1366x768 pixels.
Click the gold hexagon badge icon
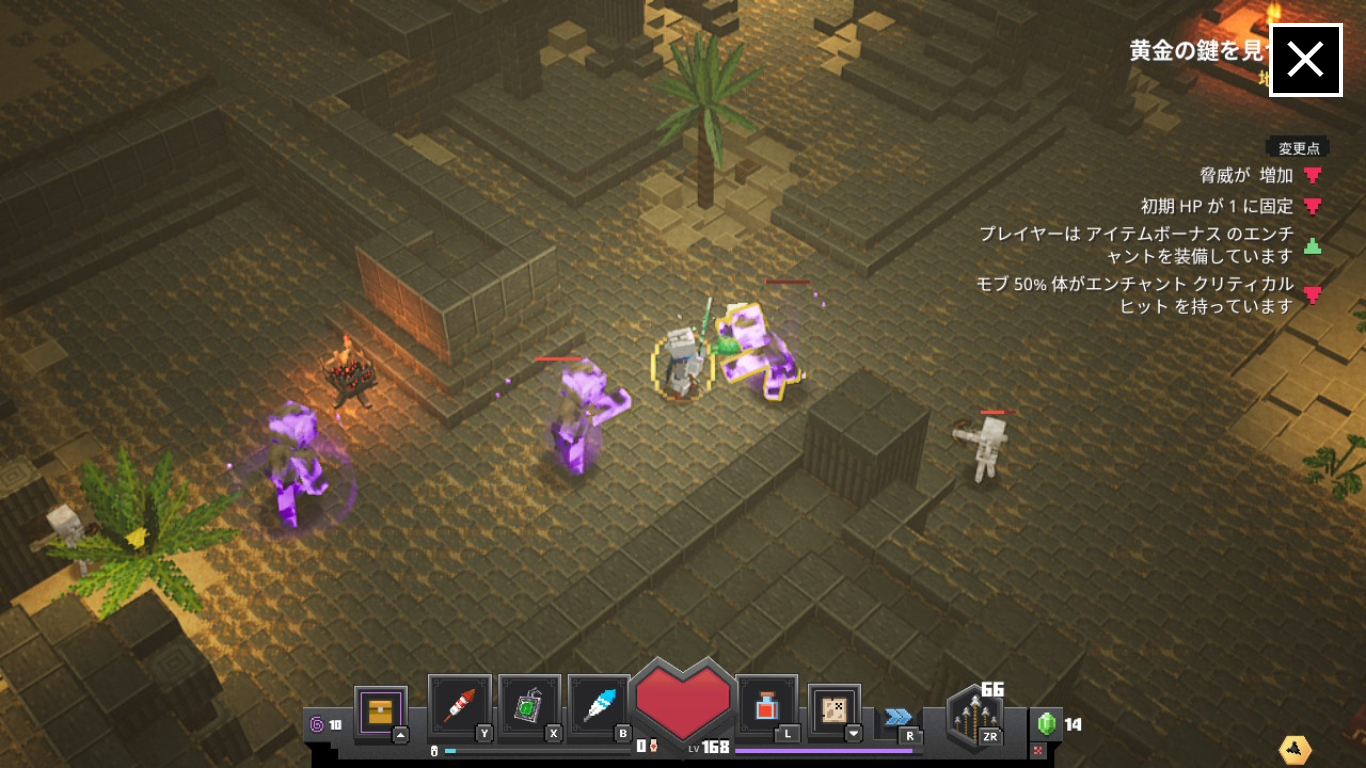click(x=1295, y=749)
